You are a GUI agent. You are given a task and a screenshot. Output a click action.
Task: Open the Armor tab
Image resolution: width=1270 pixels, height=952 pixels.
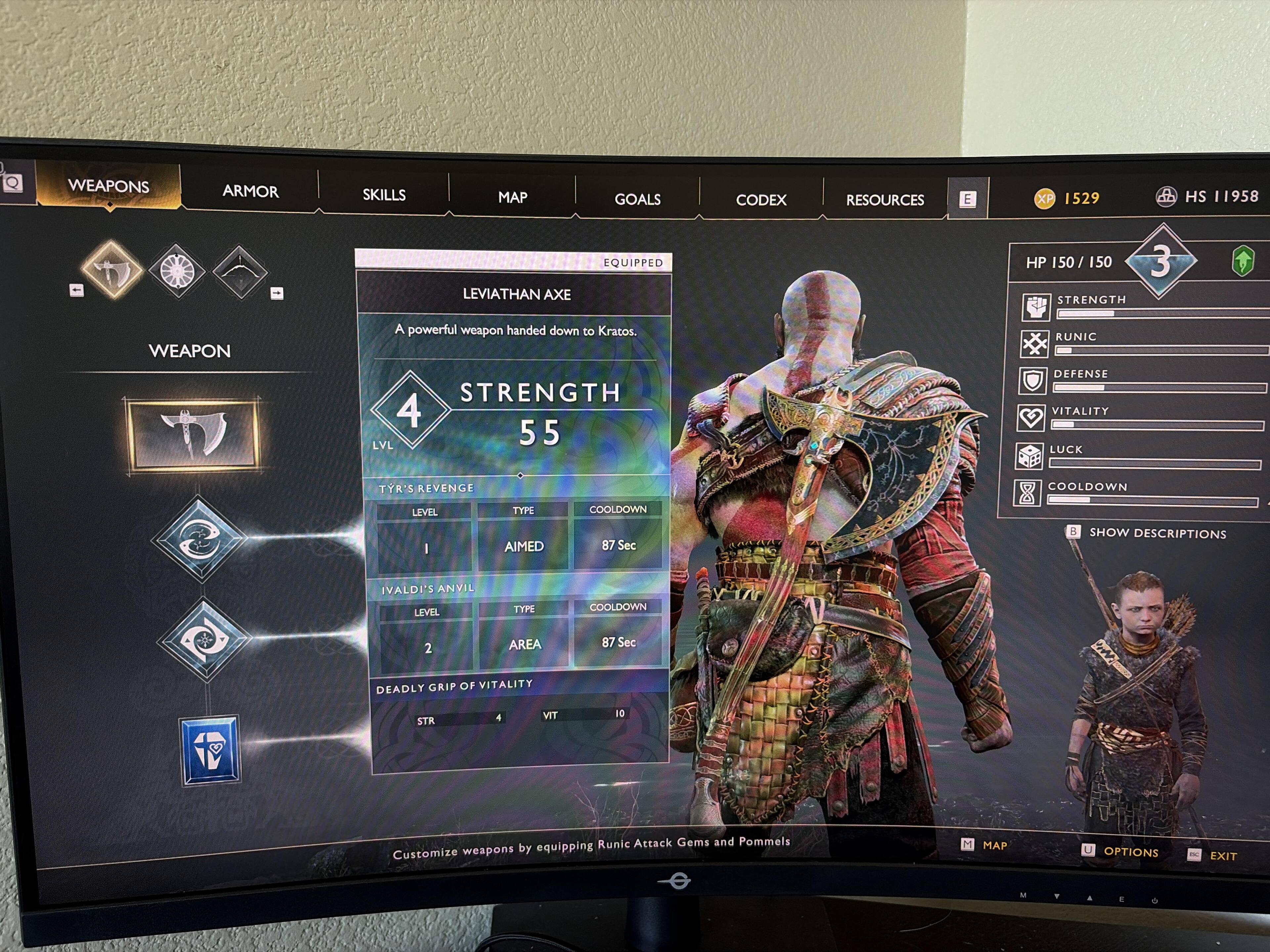pyautogui.click(x=250, y=191)
